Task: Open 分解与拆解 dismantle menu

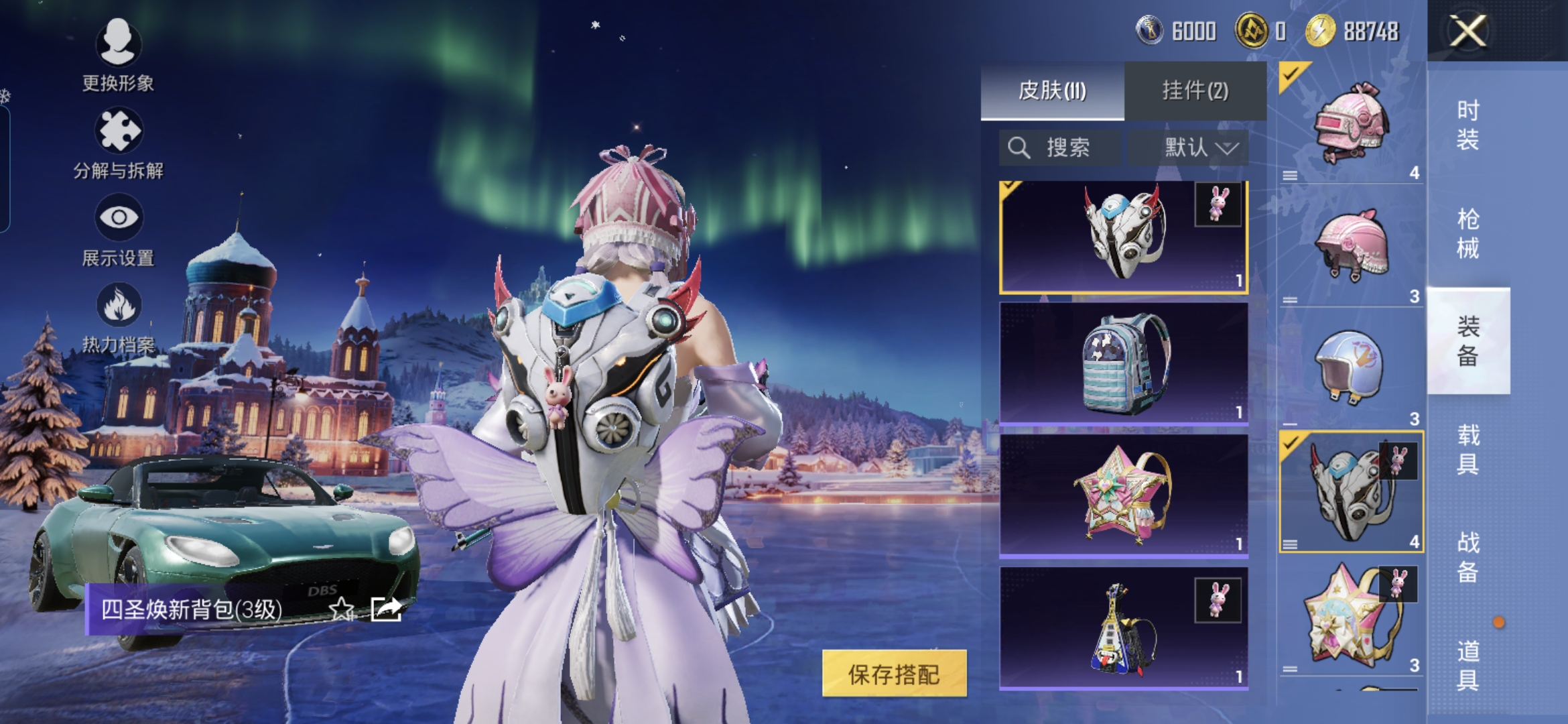Action: click(x=118, y=143)
